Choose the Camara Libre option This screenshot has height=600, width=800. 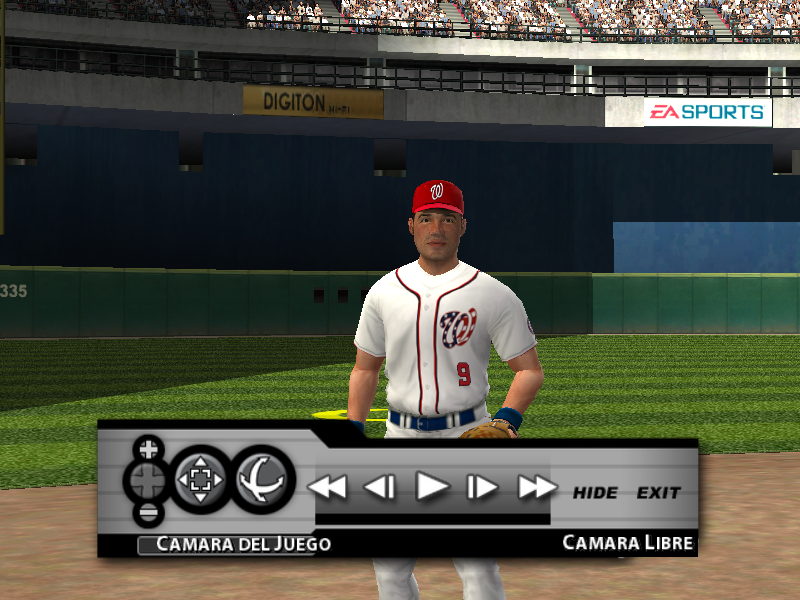627,543
